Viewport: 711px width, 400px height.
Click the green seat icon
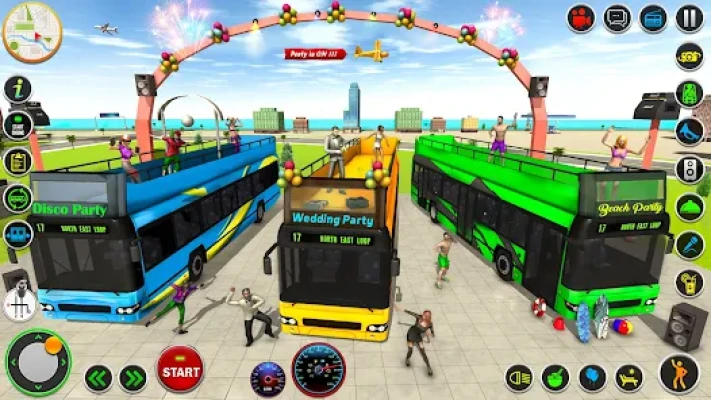689,93
